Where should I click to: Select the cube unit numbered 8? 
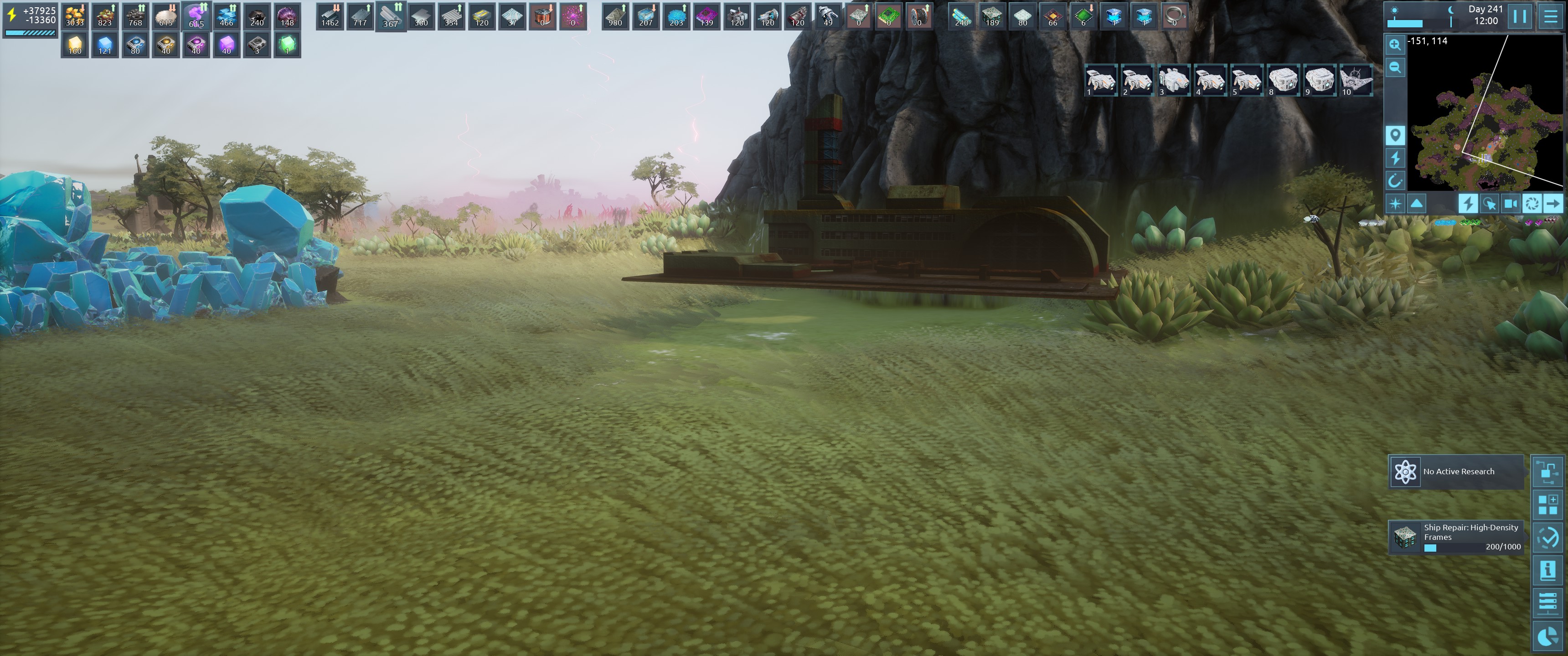pyautogui.click(x=1283, y=80)
